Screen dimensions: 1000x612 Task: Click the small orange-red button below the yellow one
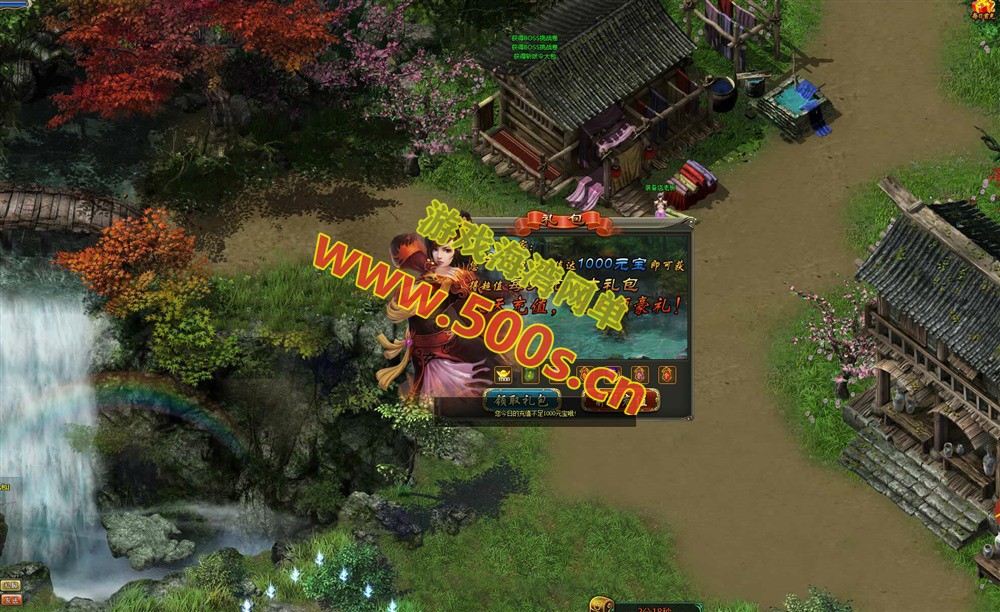point(11,600)
